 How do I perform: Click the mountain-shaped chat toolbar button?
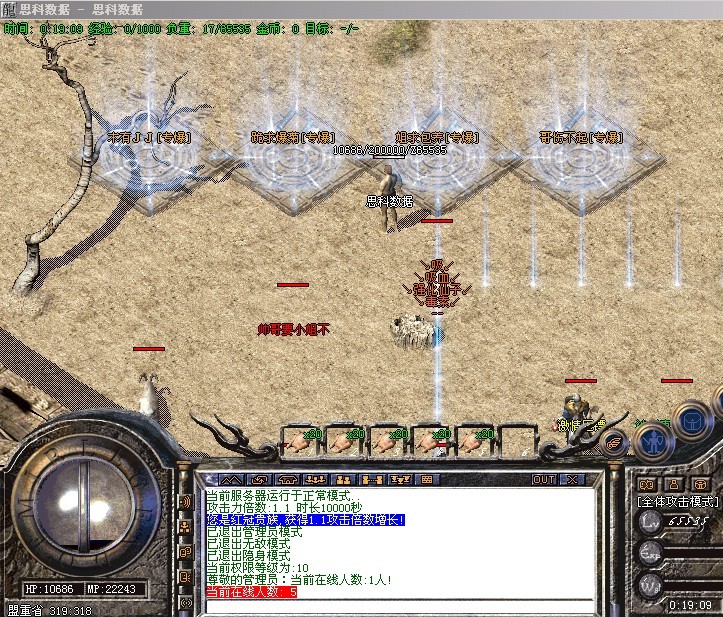coord(229,480)
